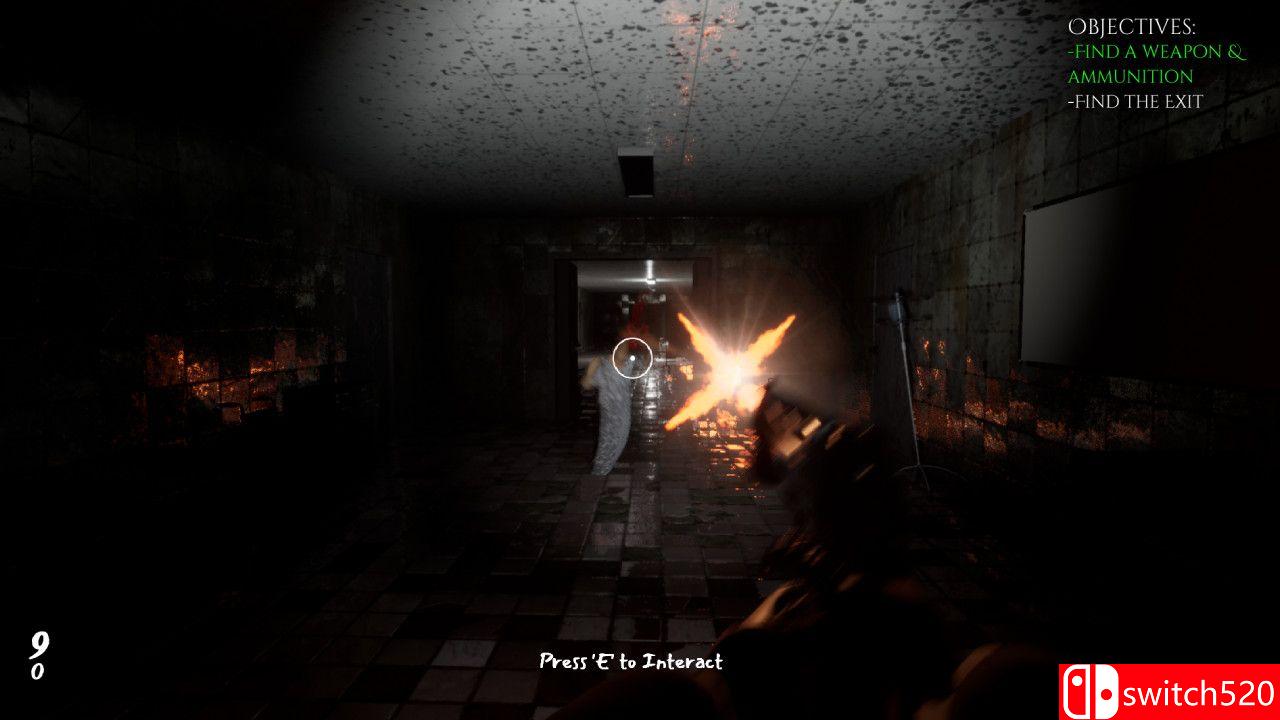The image size is (1280, 720).
Task: Click the circular crosshair reticle
Action: 634,358
